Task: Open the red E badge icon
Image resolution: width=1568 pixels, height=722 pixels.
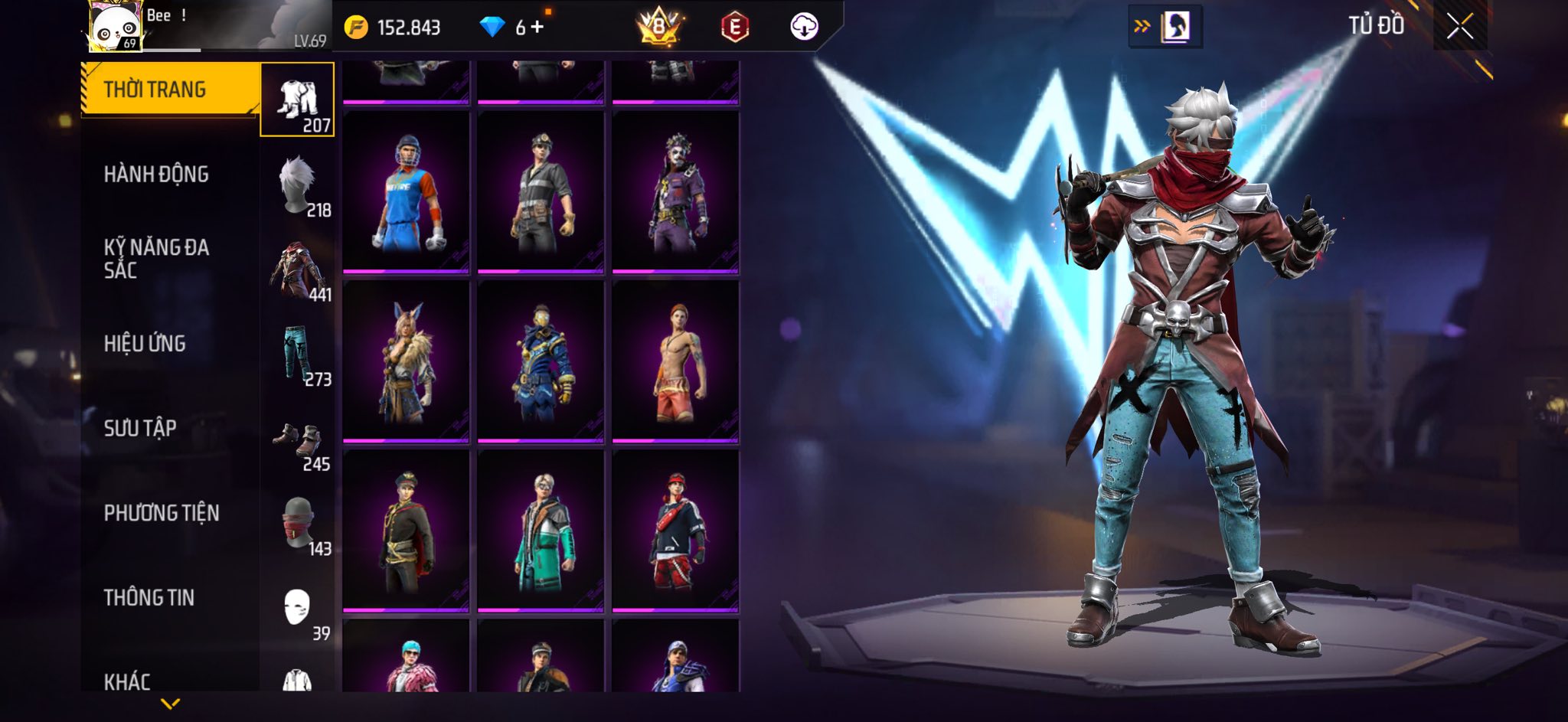Action: click(x=734, y=28)
